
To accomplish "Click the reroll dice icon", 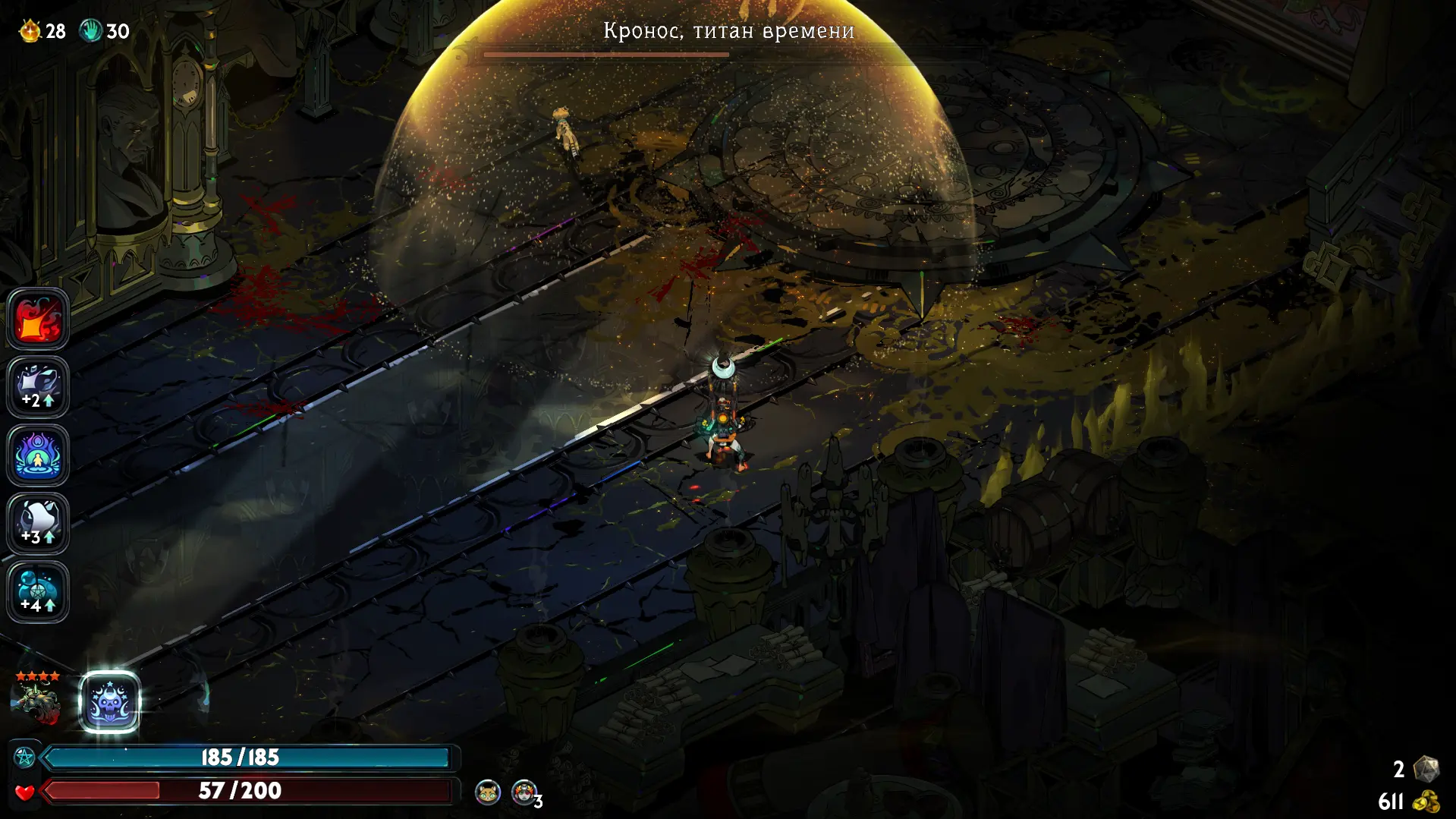I will click(1426, 769).
